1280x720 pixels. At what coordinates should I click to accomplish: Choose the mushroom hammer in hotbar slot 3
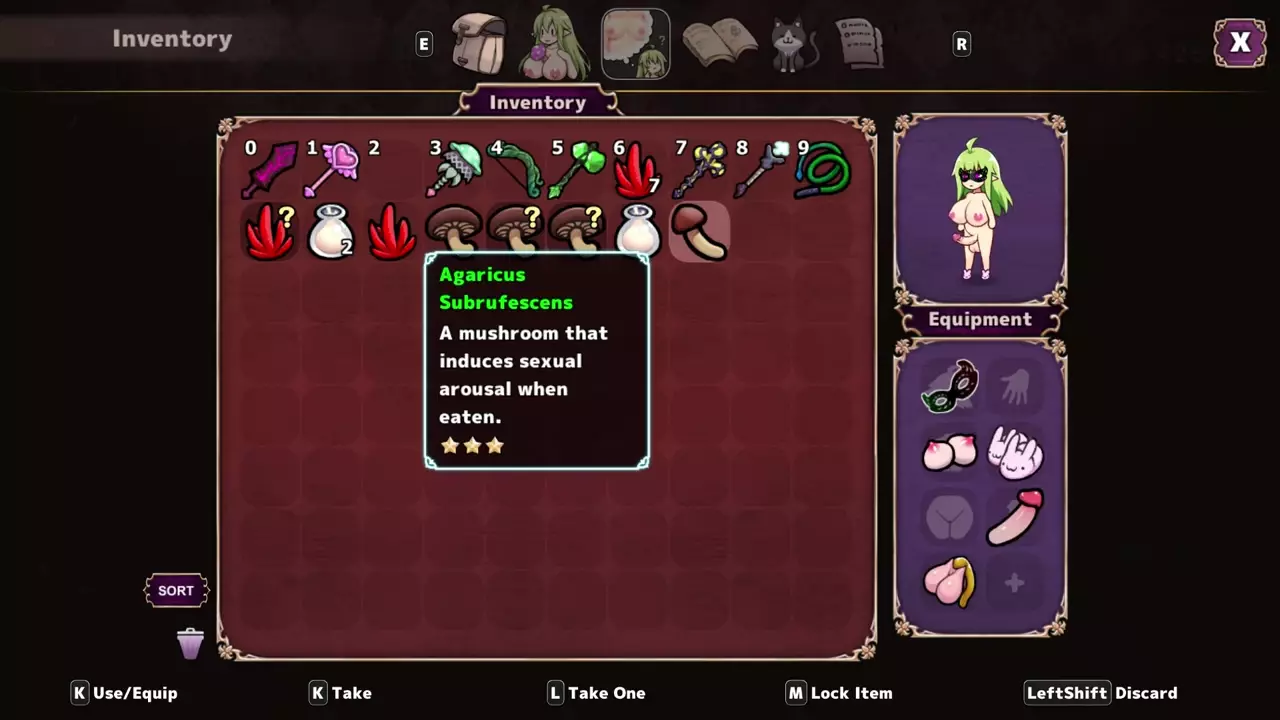pos(453,170)
